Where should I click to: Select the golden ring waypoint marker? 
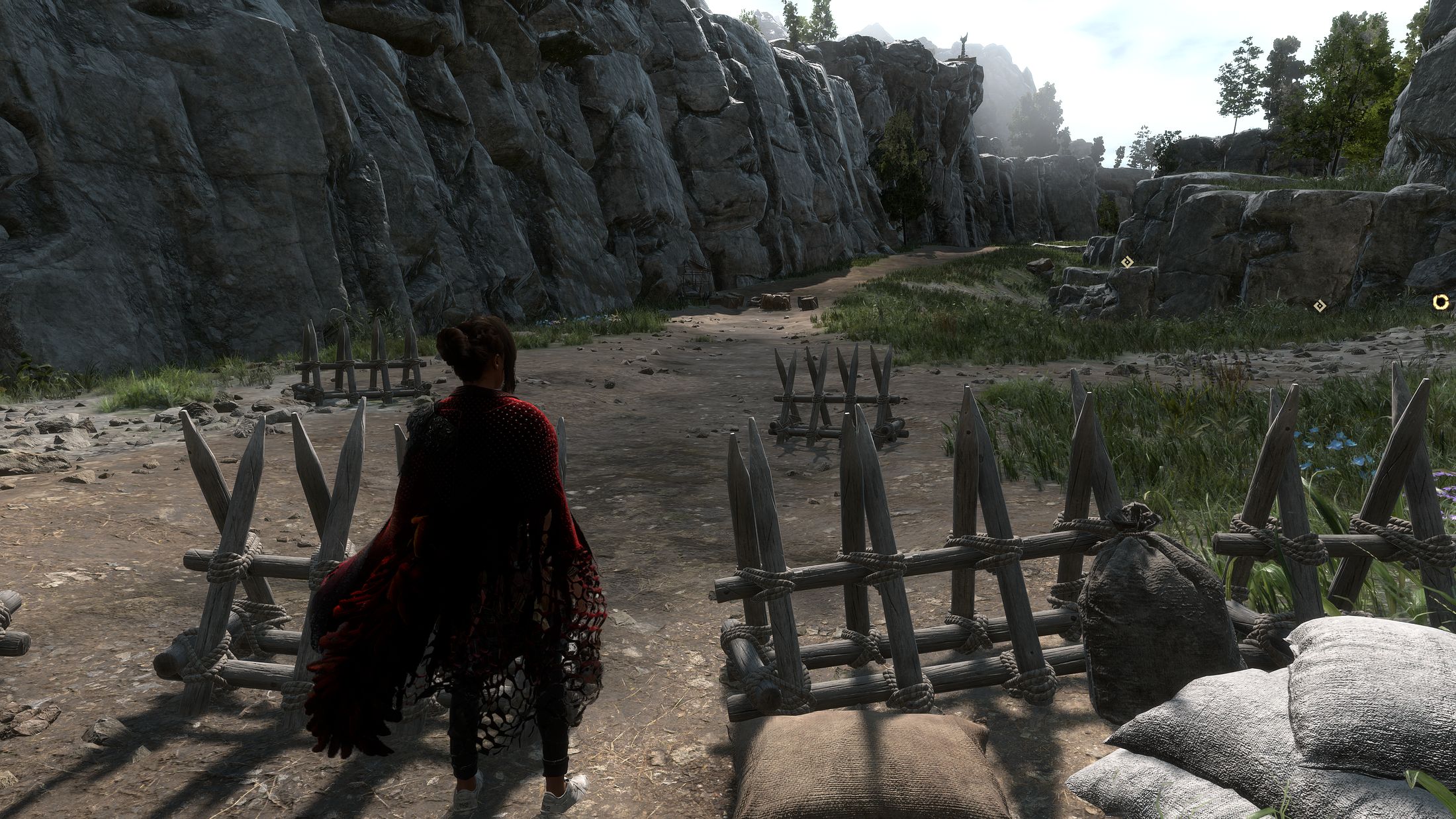click(1440, 302)
